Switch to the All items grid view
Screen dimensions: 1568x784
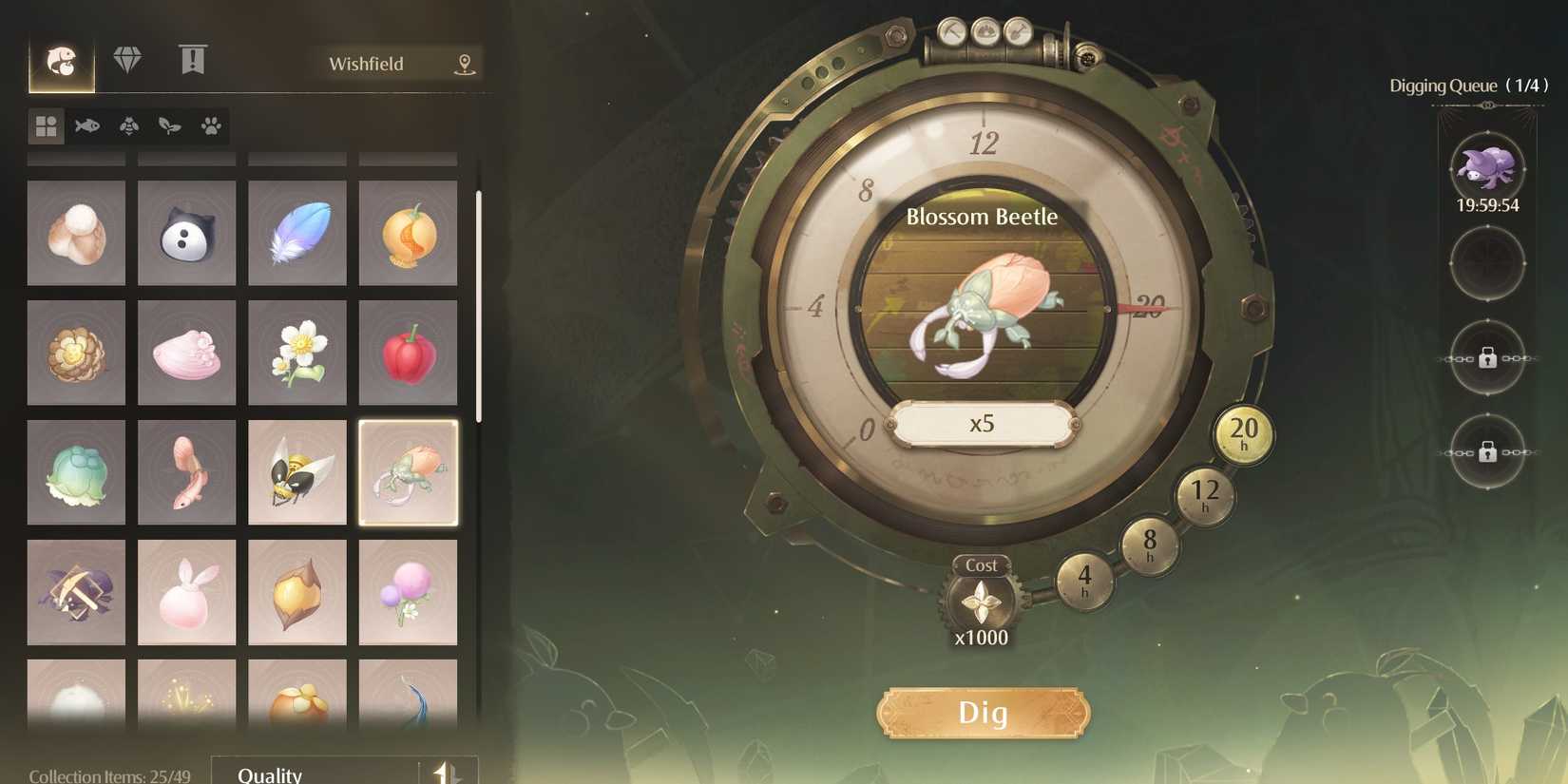coord(45,125)
